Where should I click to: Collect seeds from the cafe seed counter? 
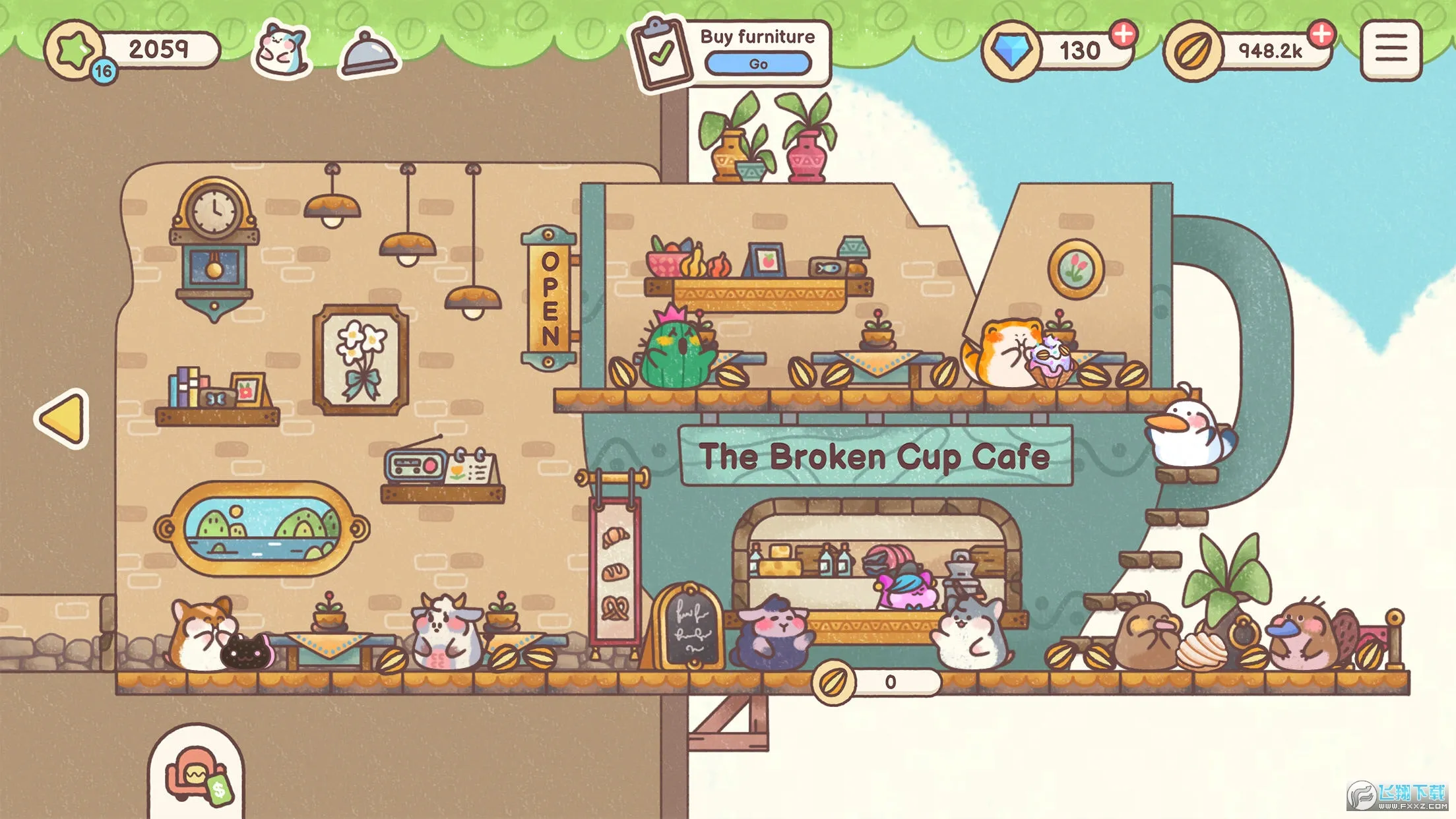[x=875, y=682]
